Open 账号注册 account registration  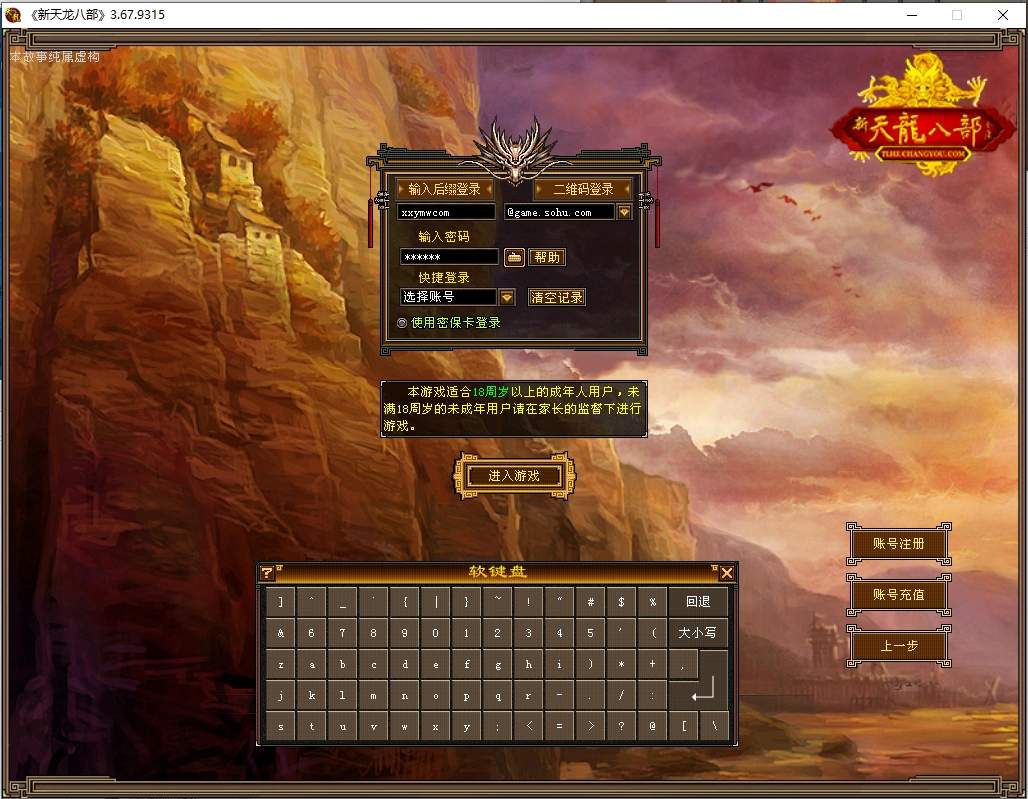[898, 544]
